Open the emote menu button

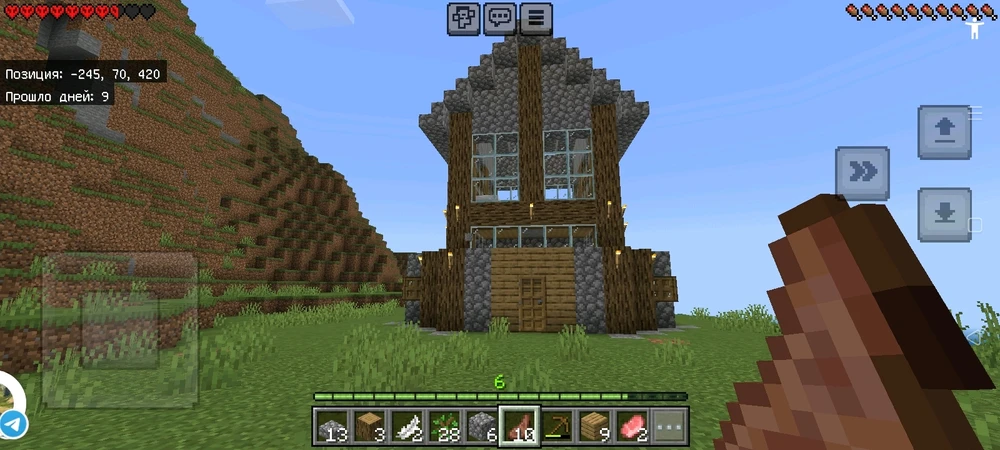pos(464,18)
